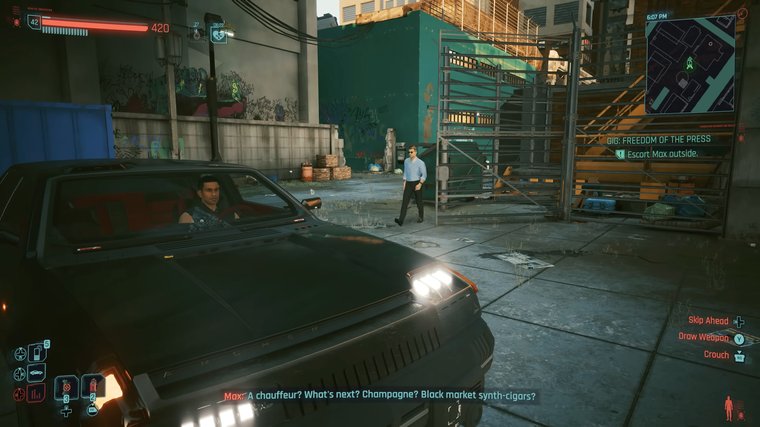Click the player level 42 badge

click(x=35, y=22)
